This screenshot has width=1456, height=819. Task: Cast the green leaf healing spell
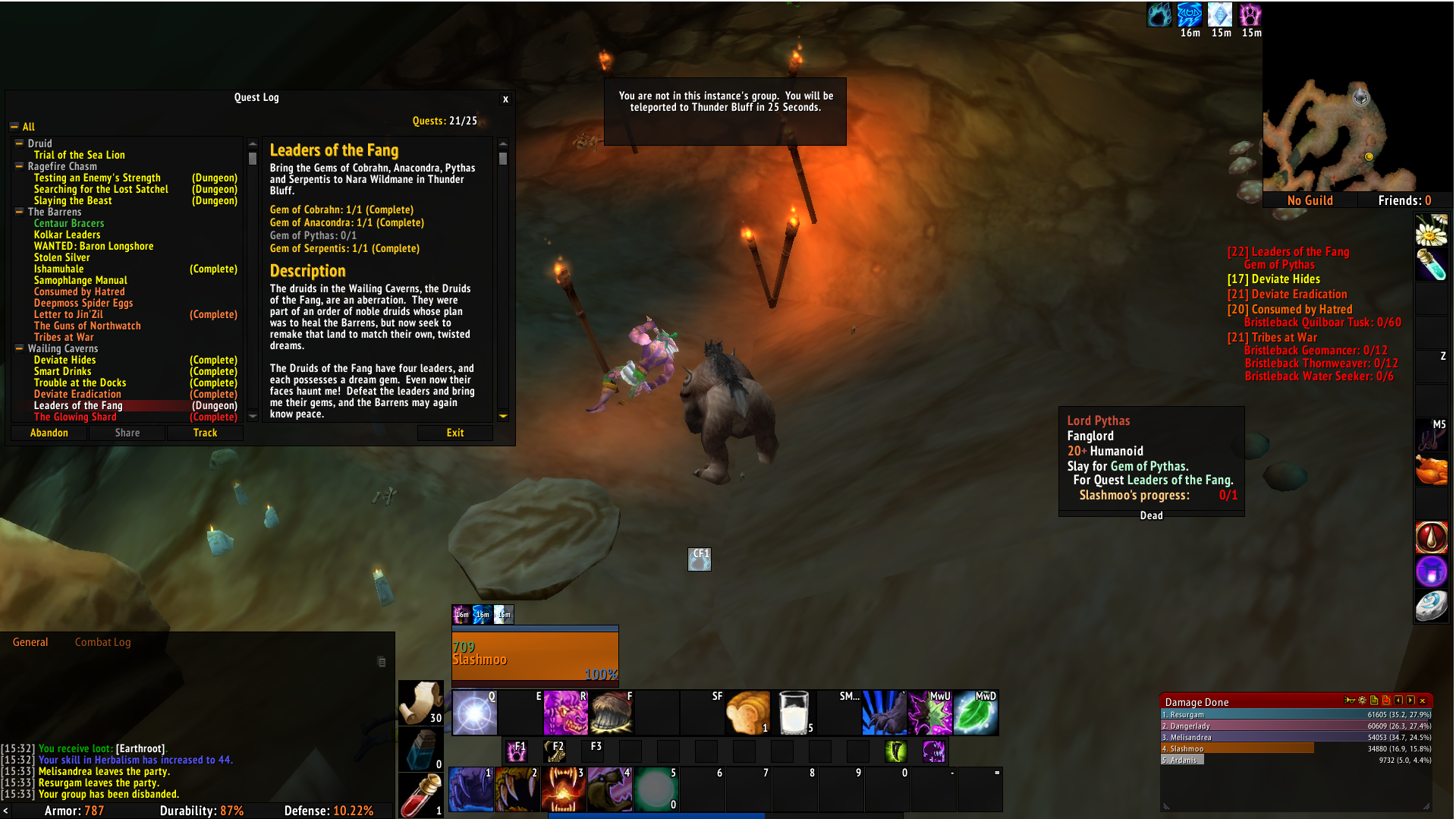coord(976,713)
